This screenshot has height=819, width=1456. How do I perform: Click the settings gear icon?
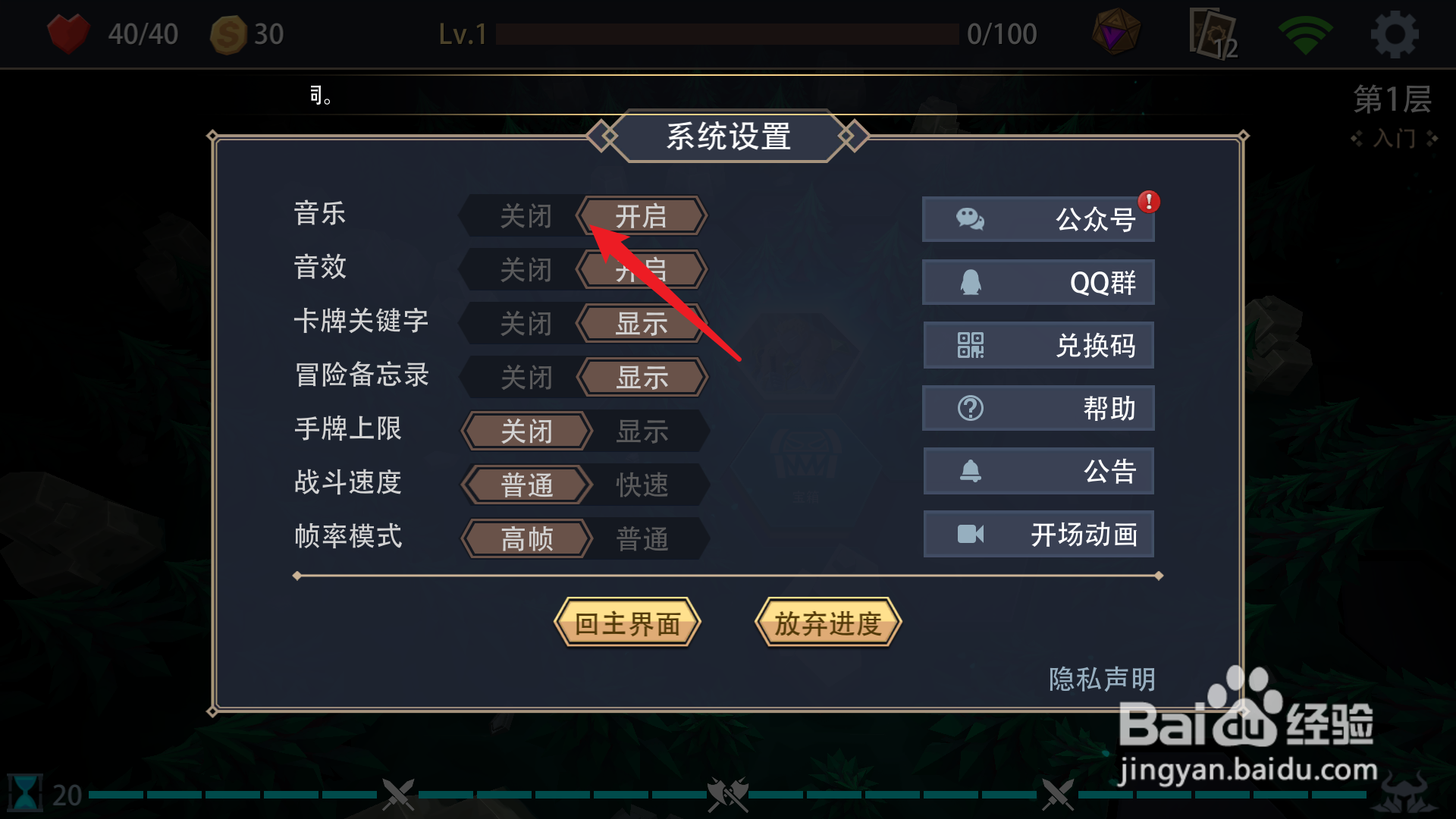tap(1395, 33)
